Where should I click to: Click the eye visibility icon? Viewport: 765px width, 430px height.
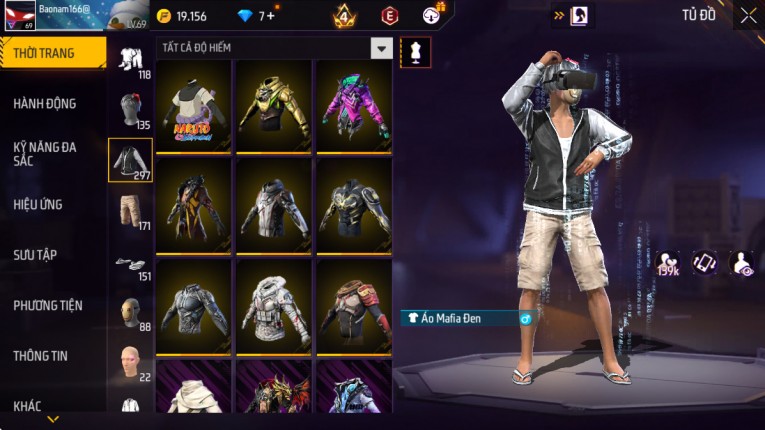743,262
